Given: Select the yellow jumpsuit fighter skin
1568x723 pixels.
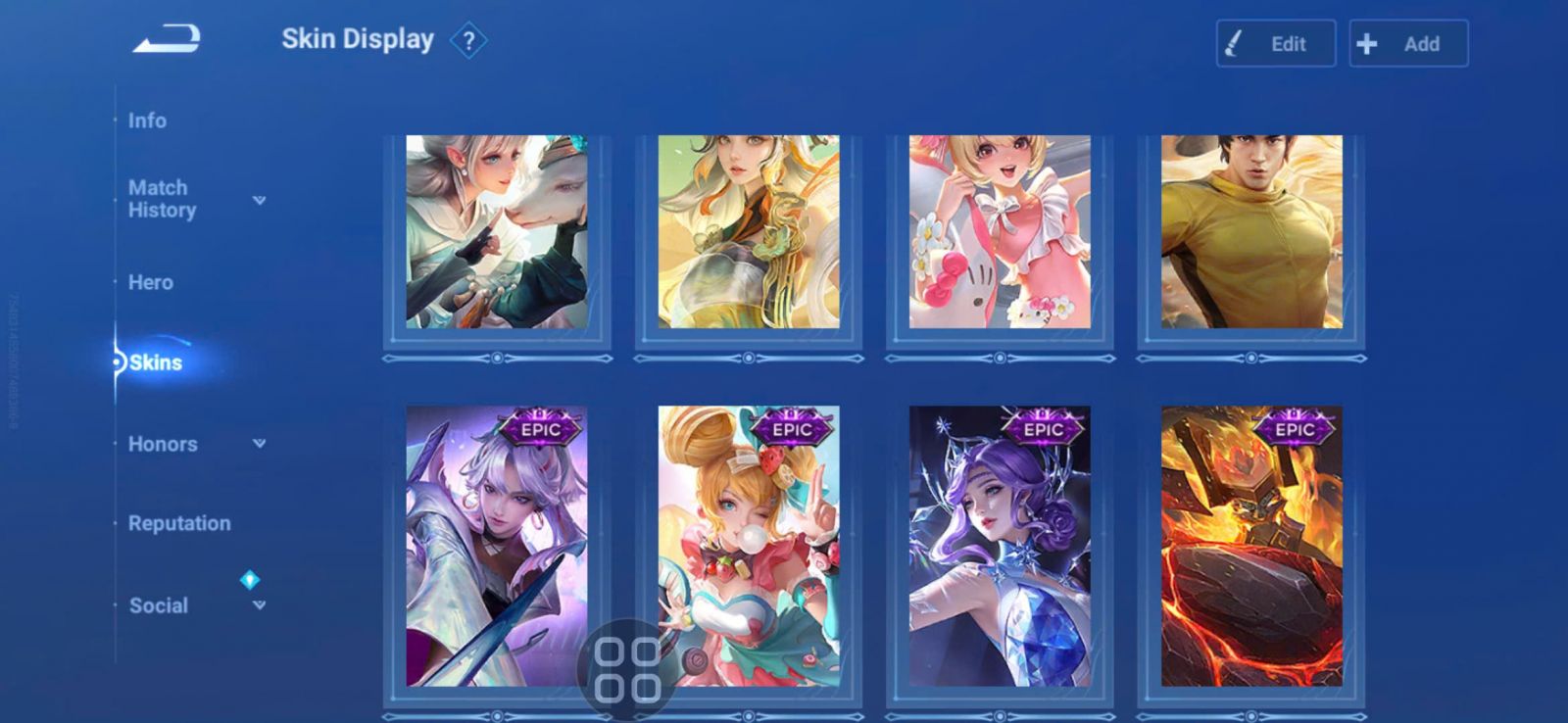Looking at the screenshot, I should point(1251,232).
